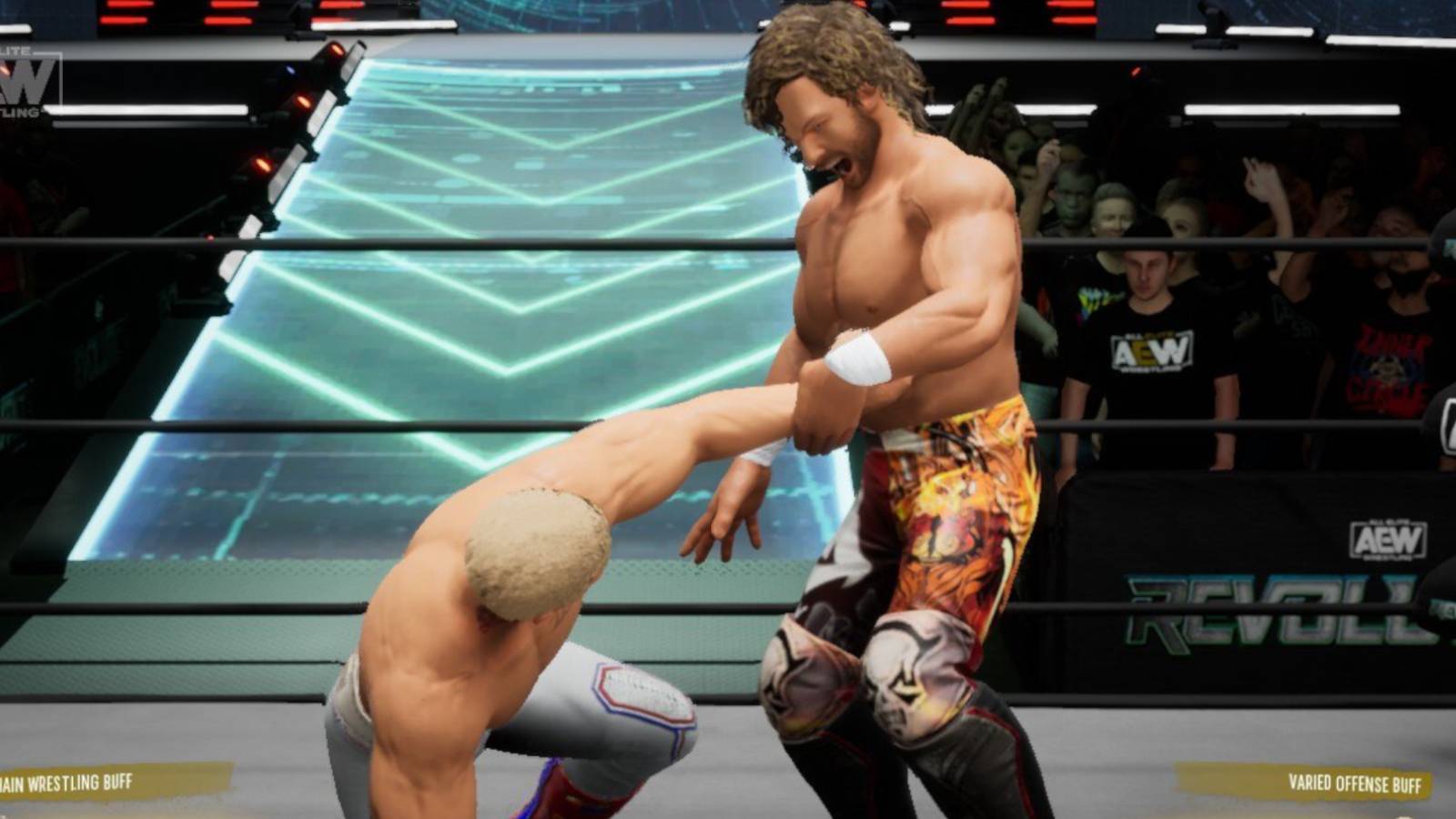This screenshot has height=819, width=1456.
Task: Click the red lighting rig indicator top-left
Action: click(x=127, y=18)
